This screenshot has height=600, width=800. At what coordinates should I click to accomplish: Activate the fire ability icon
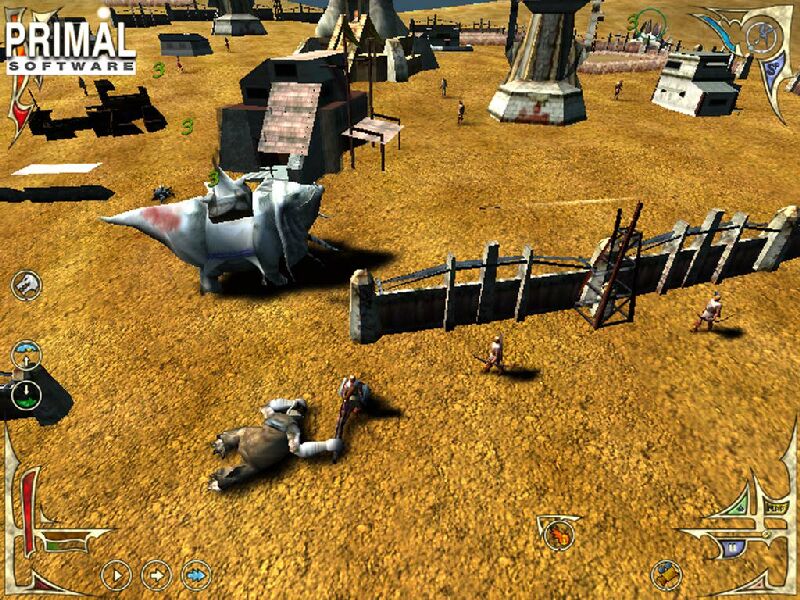557,532
